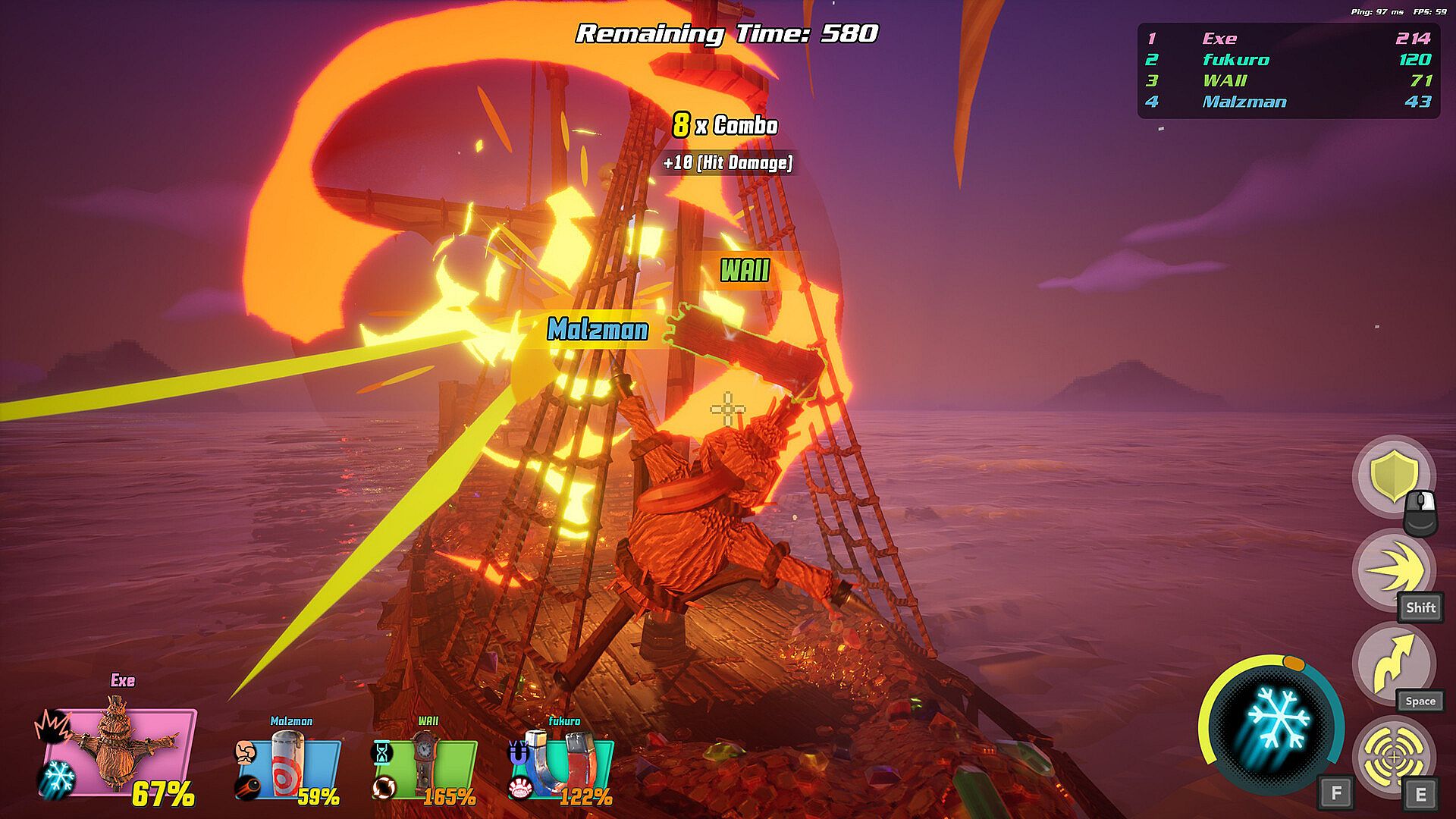This screenshot has width=1456, height=819.
Task: Trigger the dash ability icon
Action: pyautogui.click(x=1393, y=570)
